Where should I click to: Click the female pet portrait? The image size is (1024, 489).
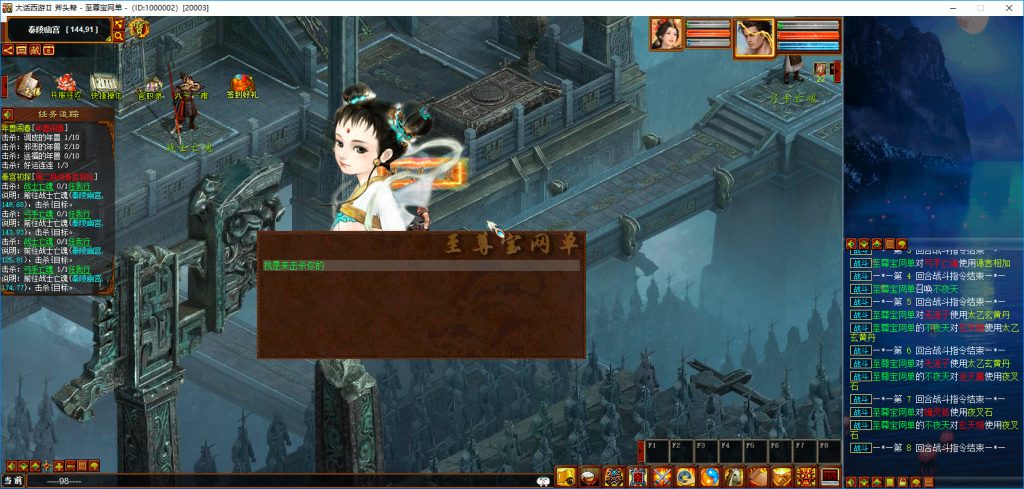point(666,34)
